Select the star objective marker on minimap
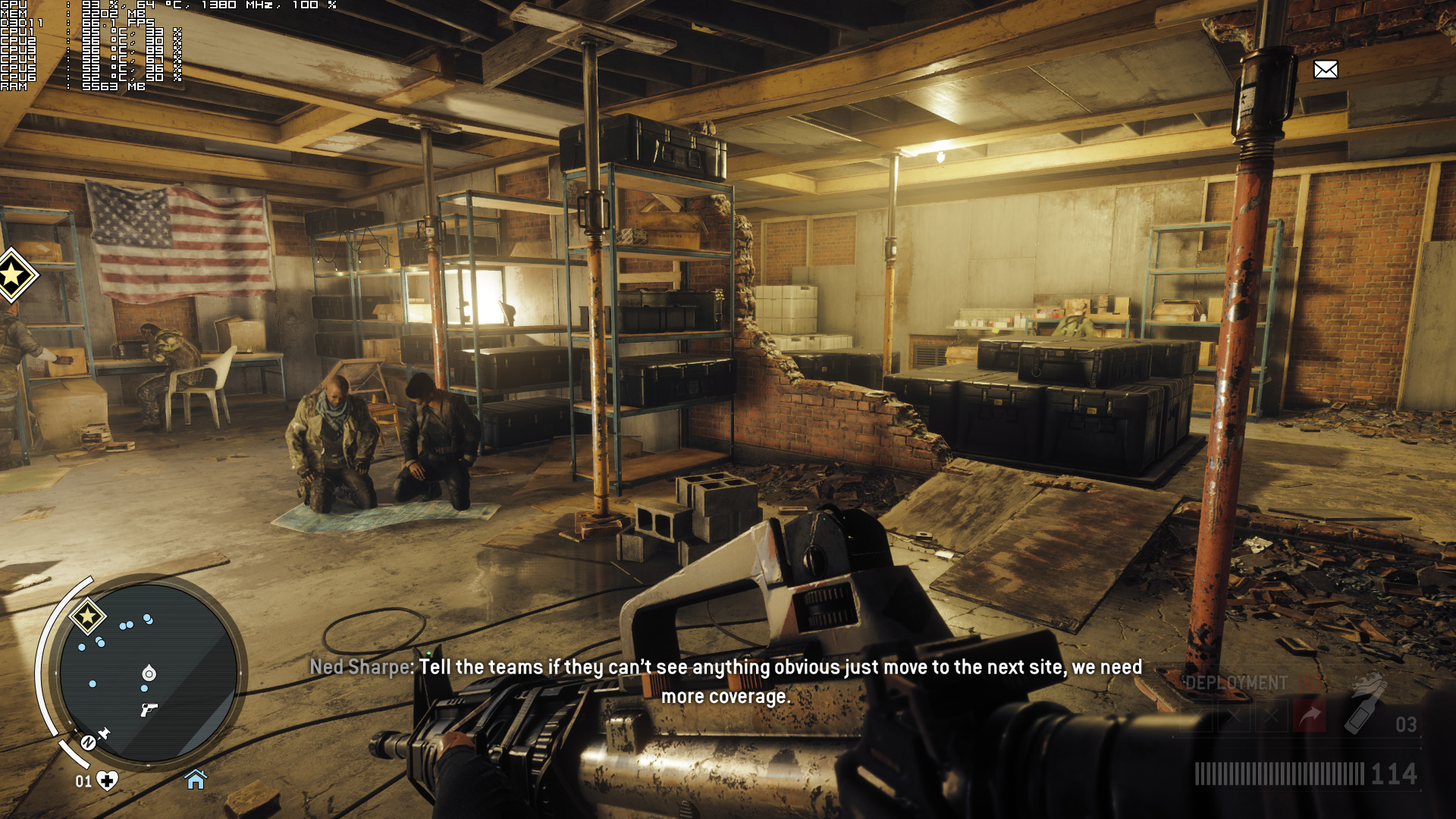 click(x=87, y=617)
